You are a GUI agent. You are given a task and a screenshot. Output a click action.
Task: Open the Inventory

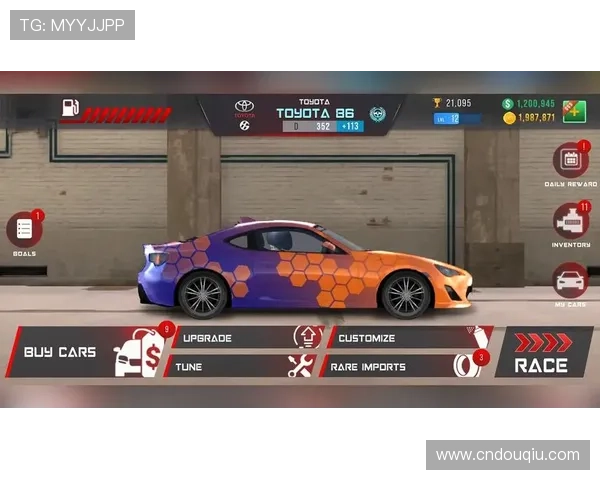pos(570,222)
